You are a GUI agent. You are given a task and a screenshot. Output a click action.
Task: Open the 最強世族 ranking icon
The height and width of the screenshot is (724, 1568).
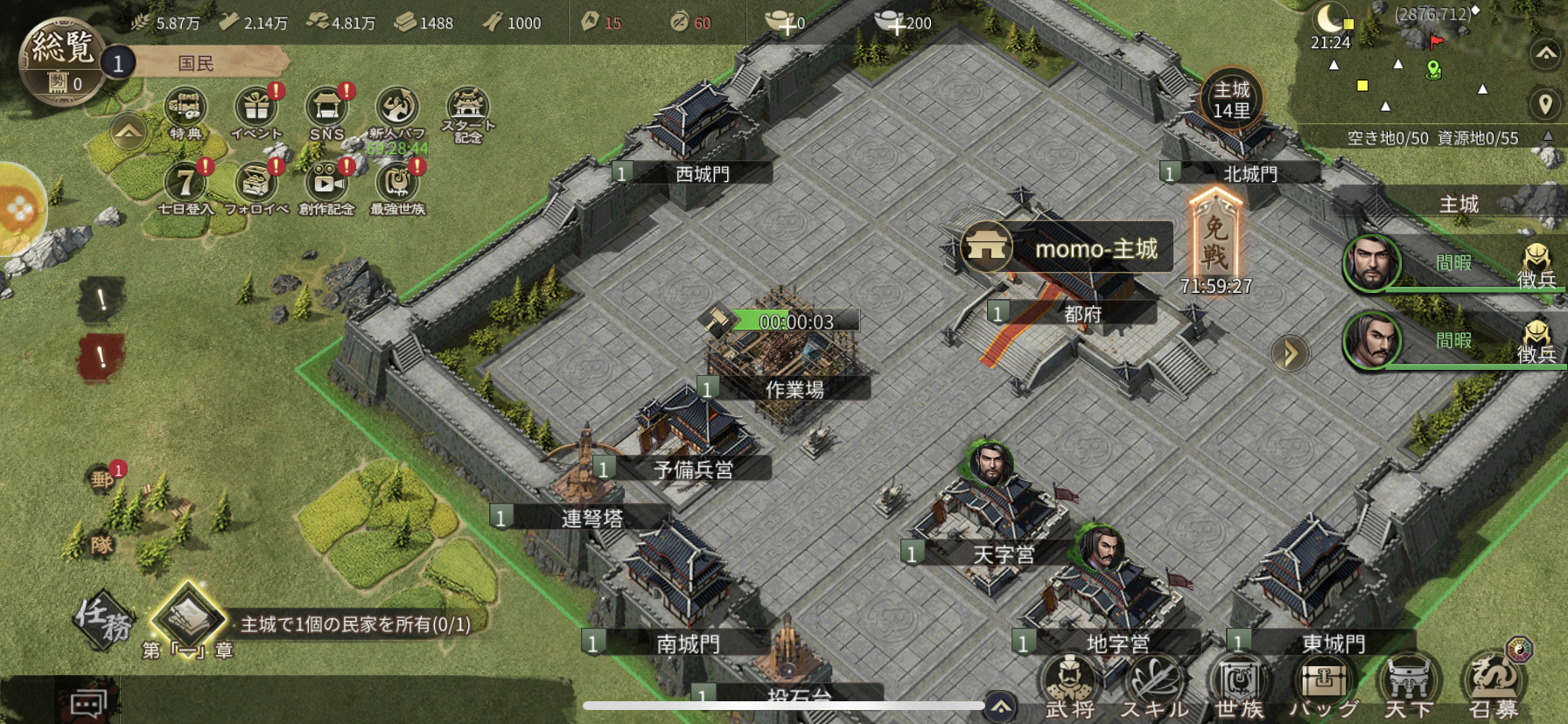[x=397, y=184]
